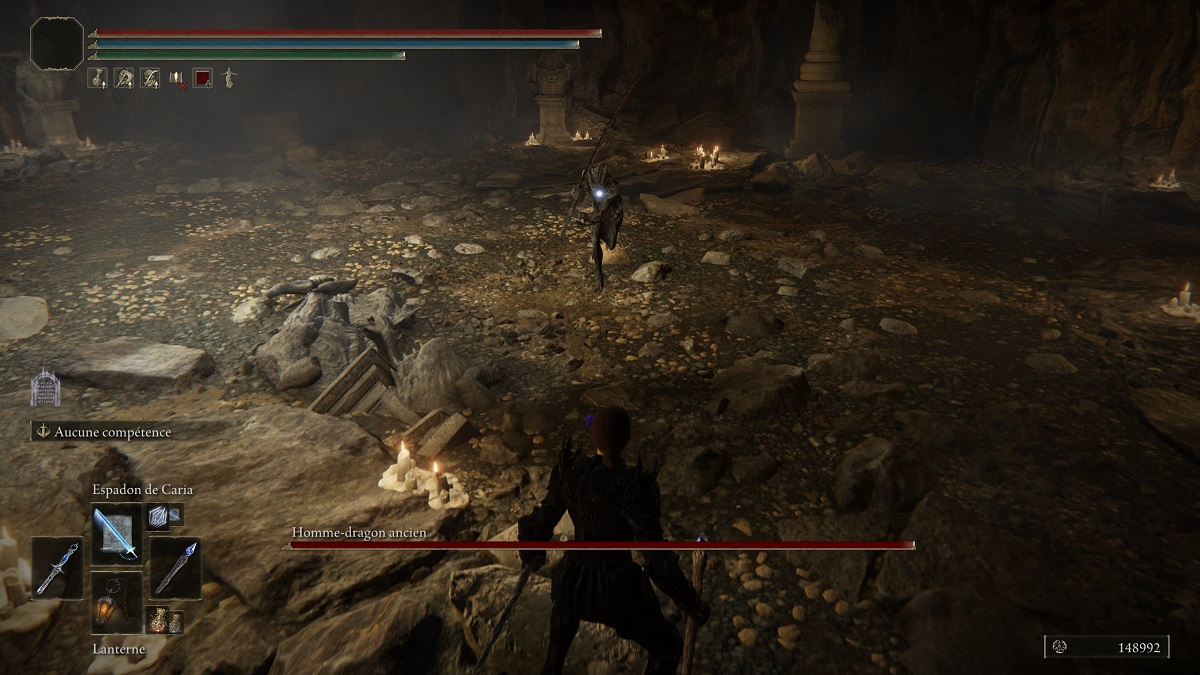Click the runes counter icon

coord(1060,648)
